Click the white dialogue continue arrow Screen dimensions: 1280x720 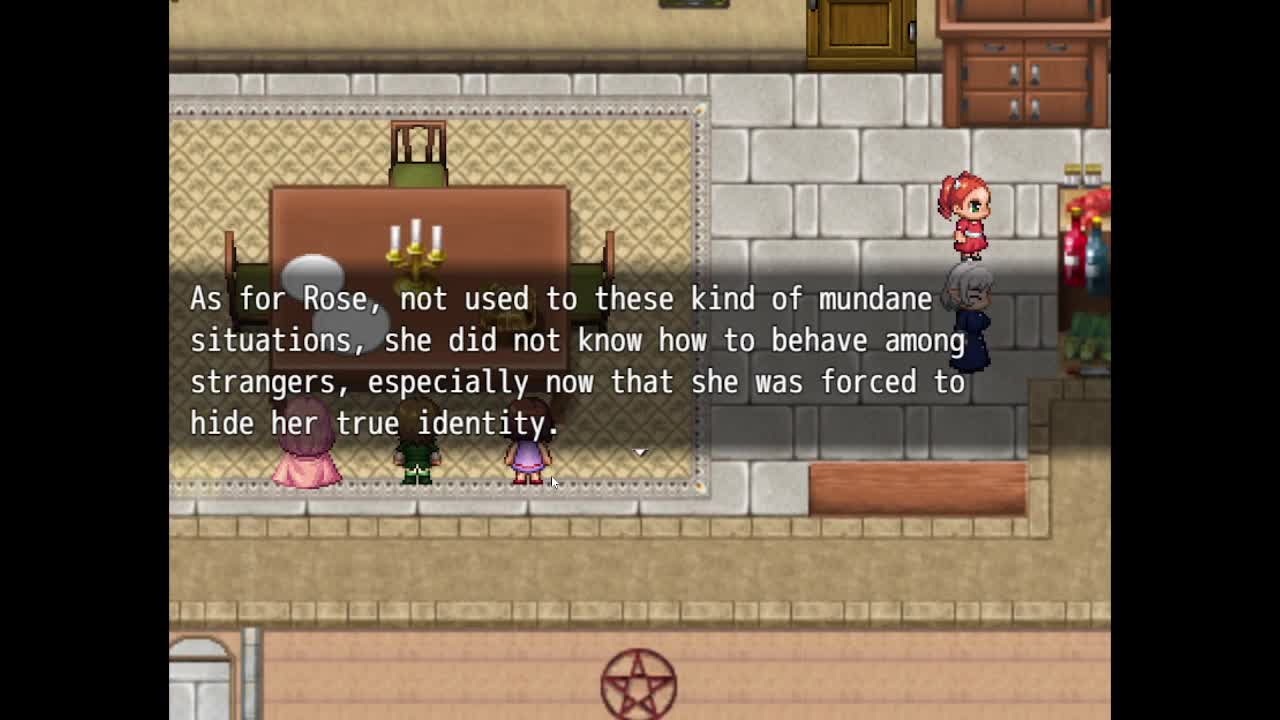(640, 452)
